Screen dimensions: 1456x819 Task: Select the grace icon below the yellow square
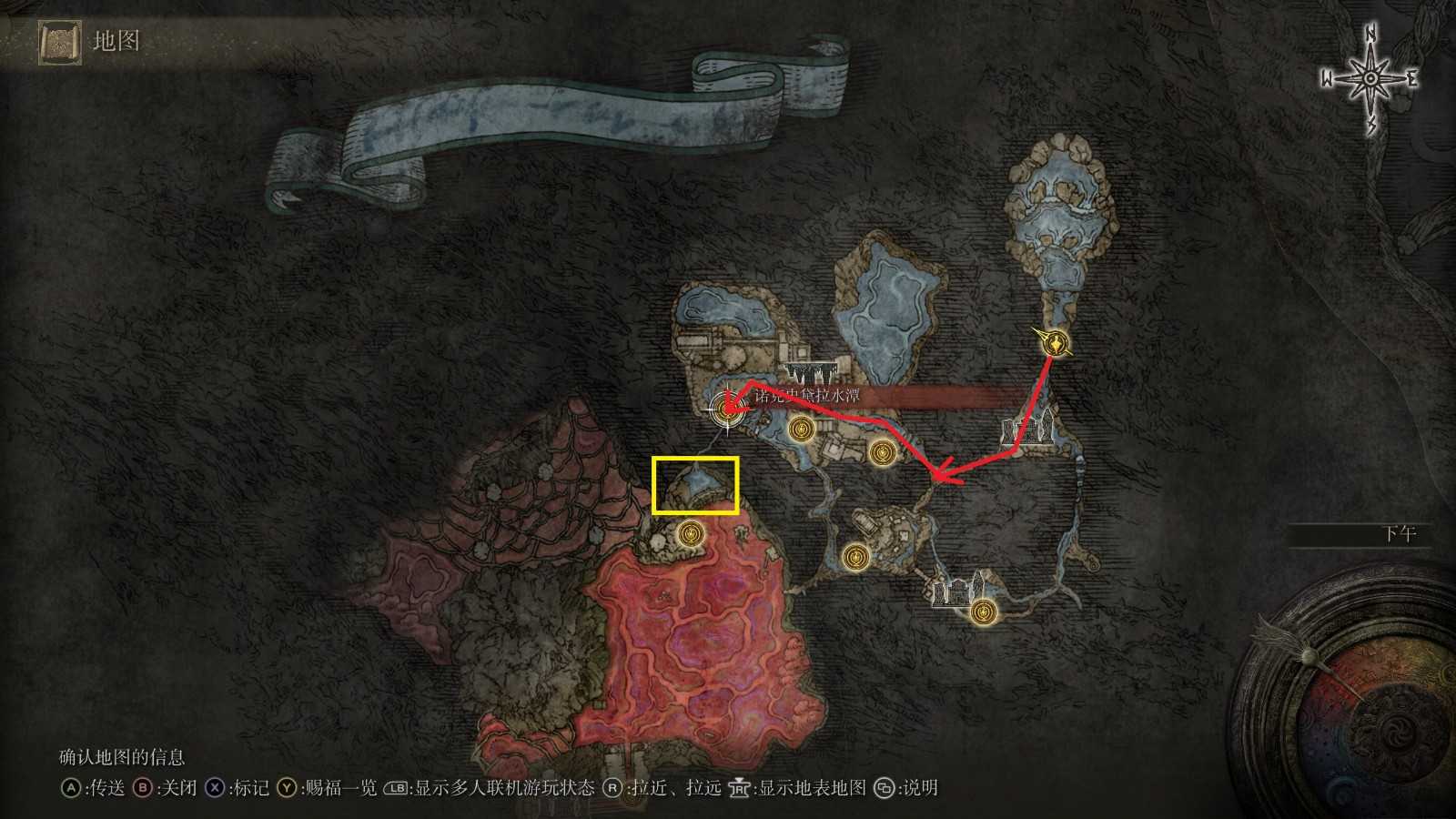coord(692,534)
